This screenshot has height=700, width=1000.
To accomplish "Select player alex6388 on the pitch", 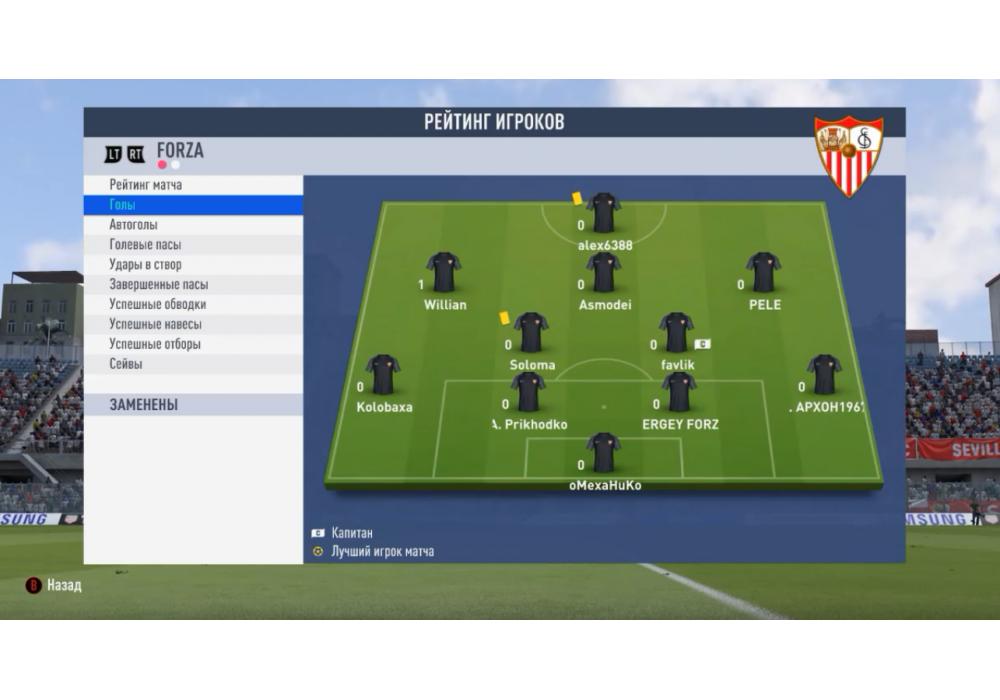I will click(x=604, y=213).
